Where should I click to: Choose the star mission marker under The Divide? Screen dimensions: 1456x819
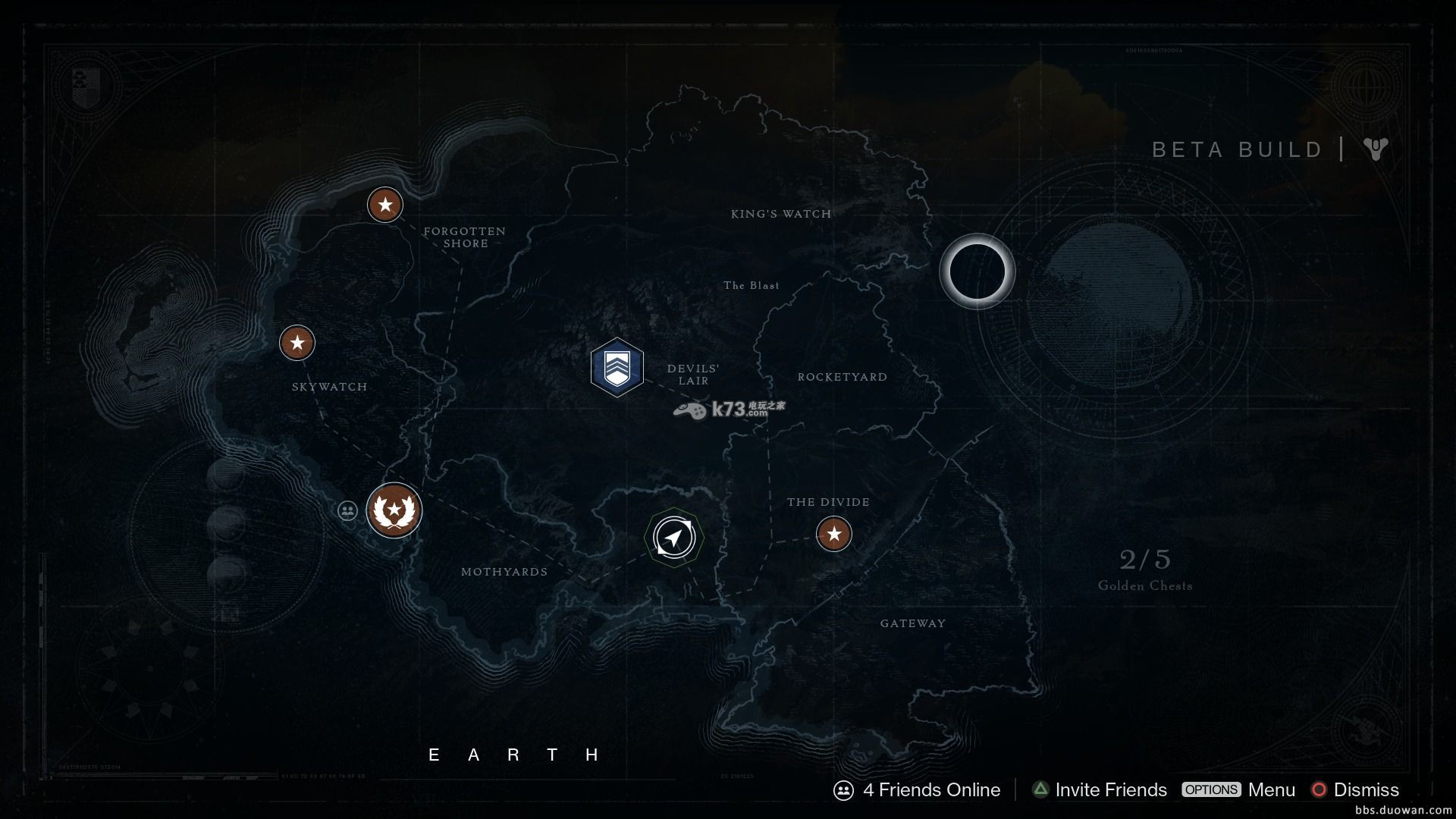point(834,534)
